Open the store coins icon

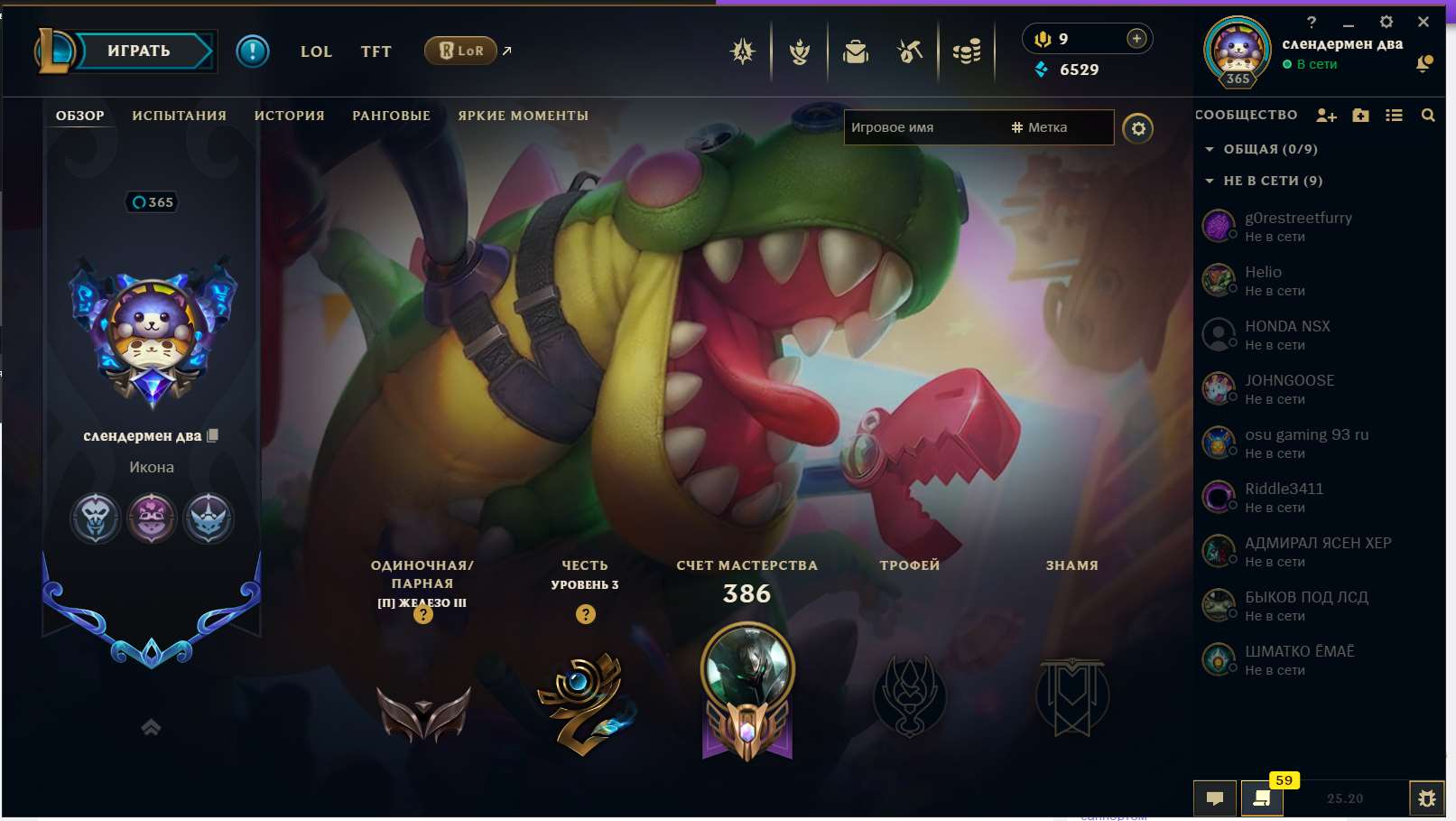[x=964, y=51]
